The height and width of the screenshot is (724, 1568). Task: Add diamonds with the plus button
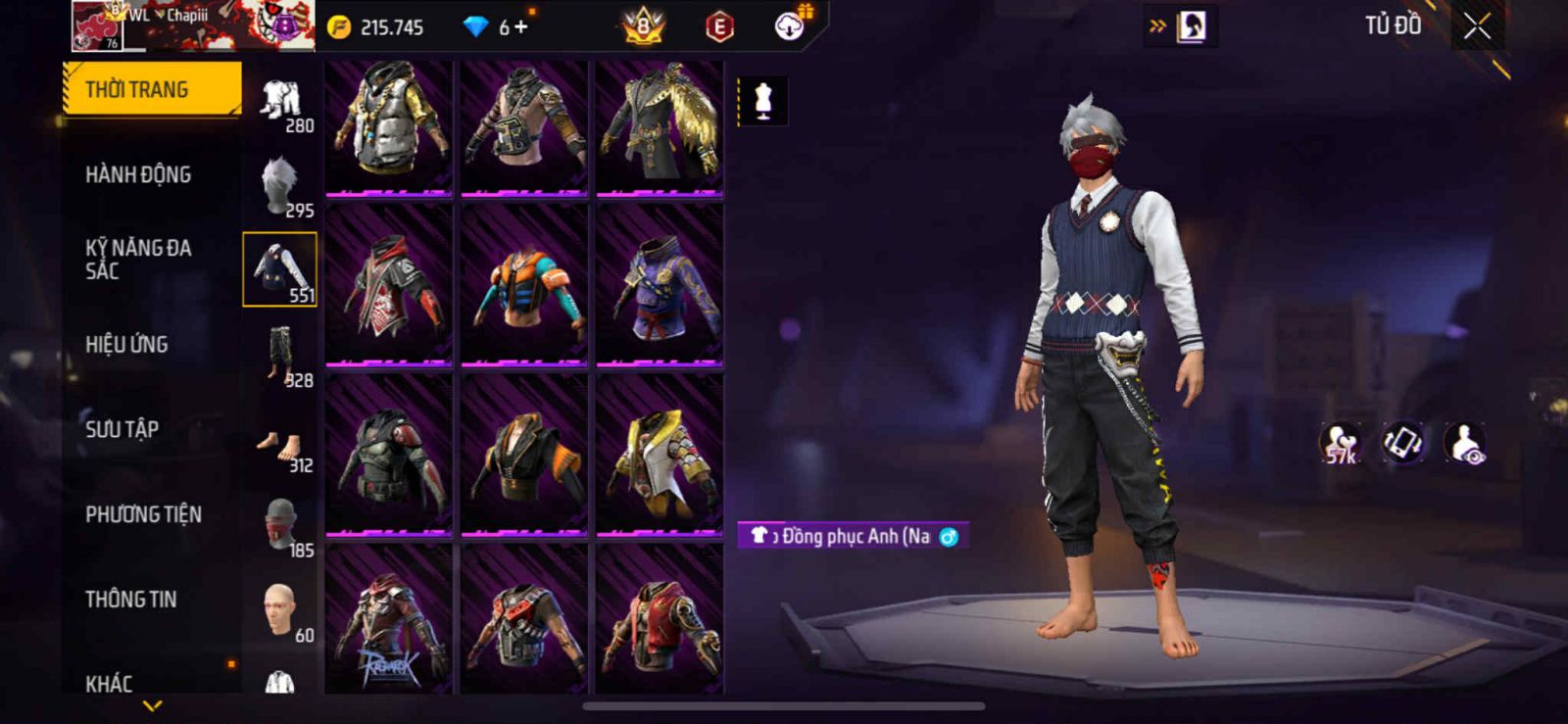pos(520,27)
